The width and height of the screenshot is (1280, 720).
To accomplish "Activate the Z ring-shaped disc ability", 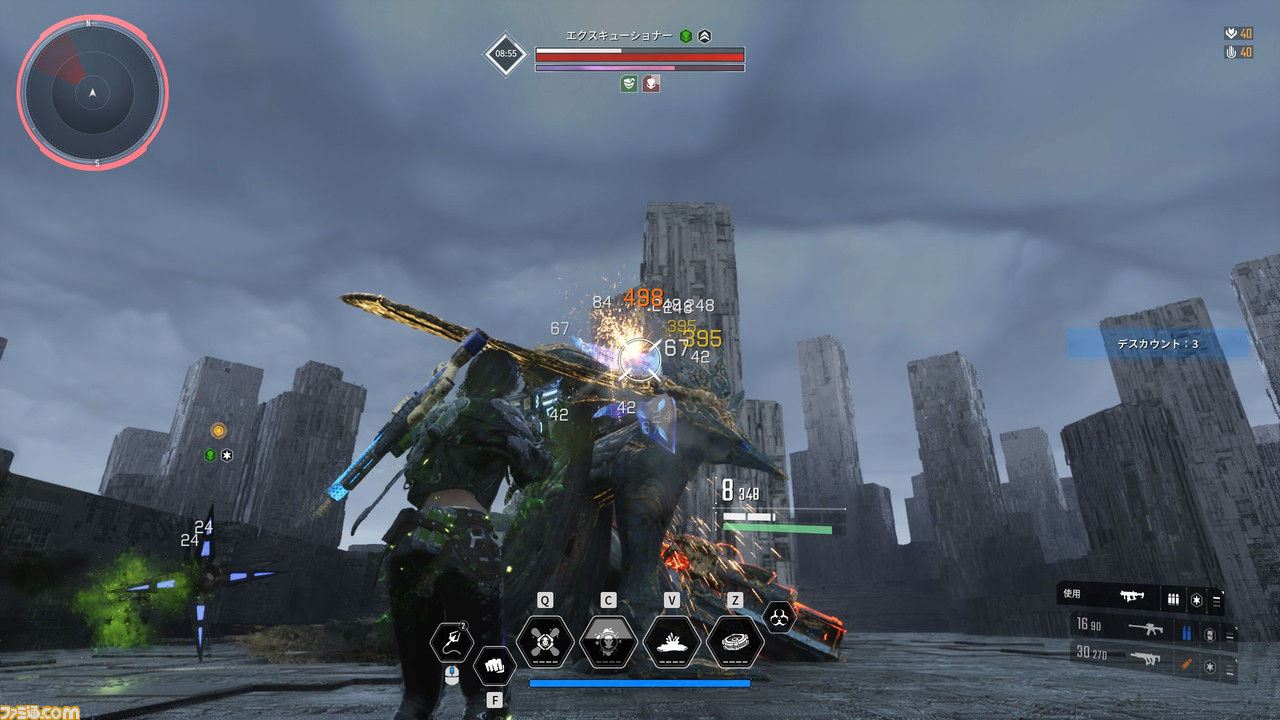I will pos(735,642).
